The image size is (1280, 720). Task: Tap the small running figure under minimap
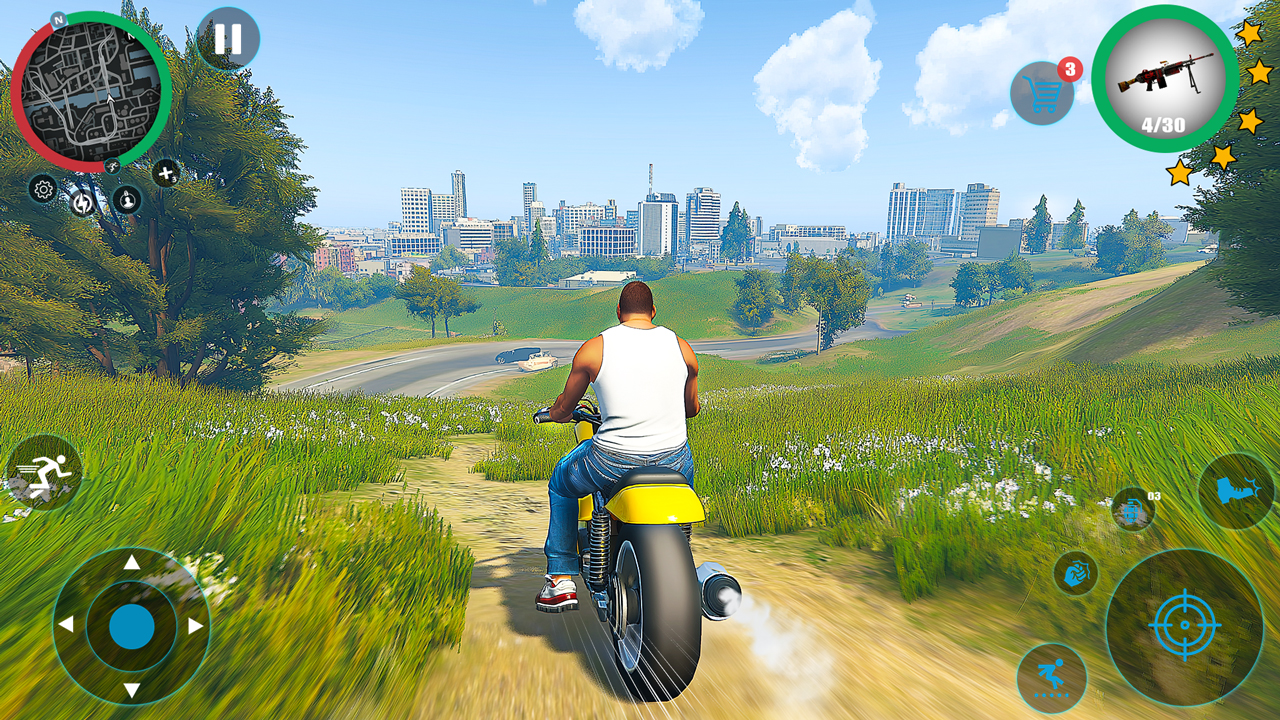point(113,166)
